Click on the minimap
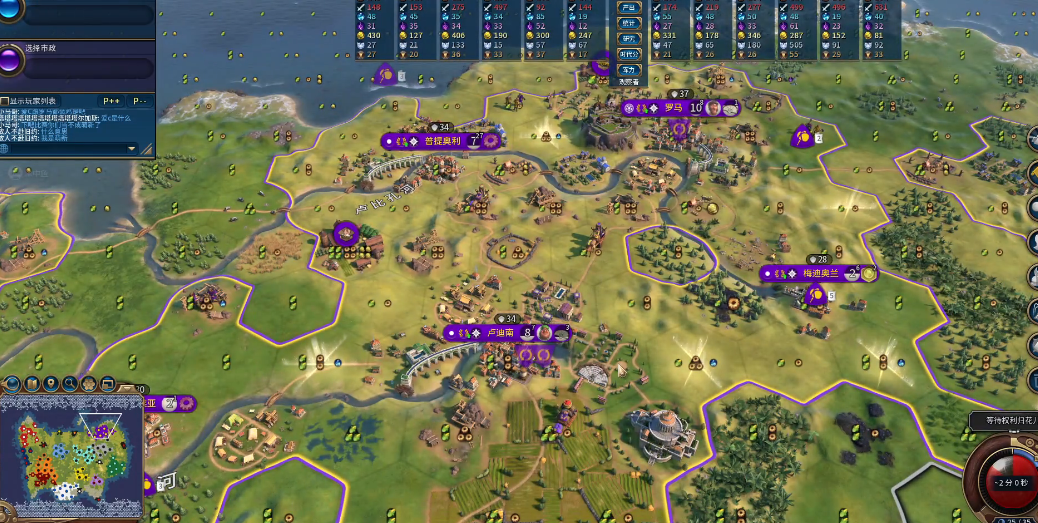The image size is (1038, 523). [70, 456]
